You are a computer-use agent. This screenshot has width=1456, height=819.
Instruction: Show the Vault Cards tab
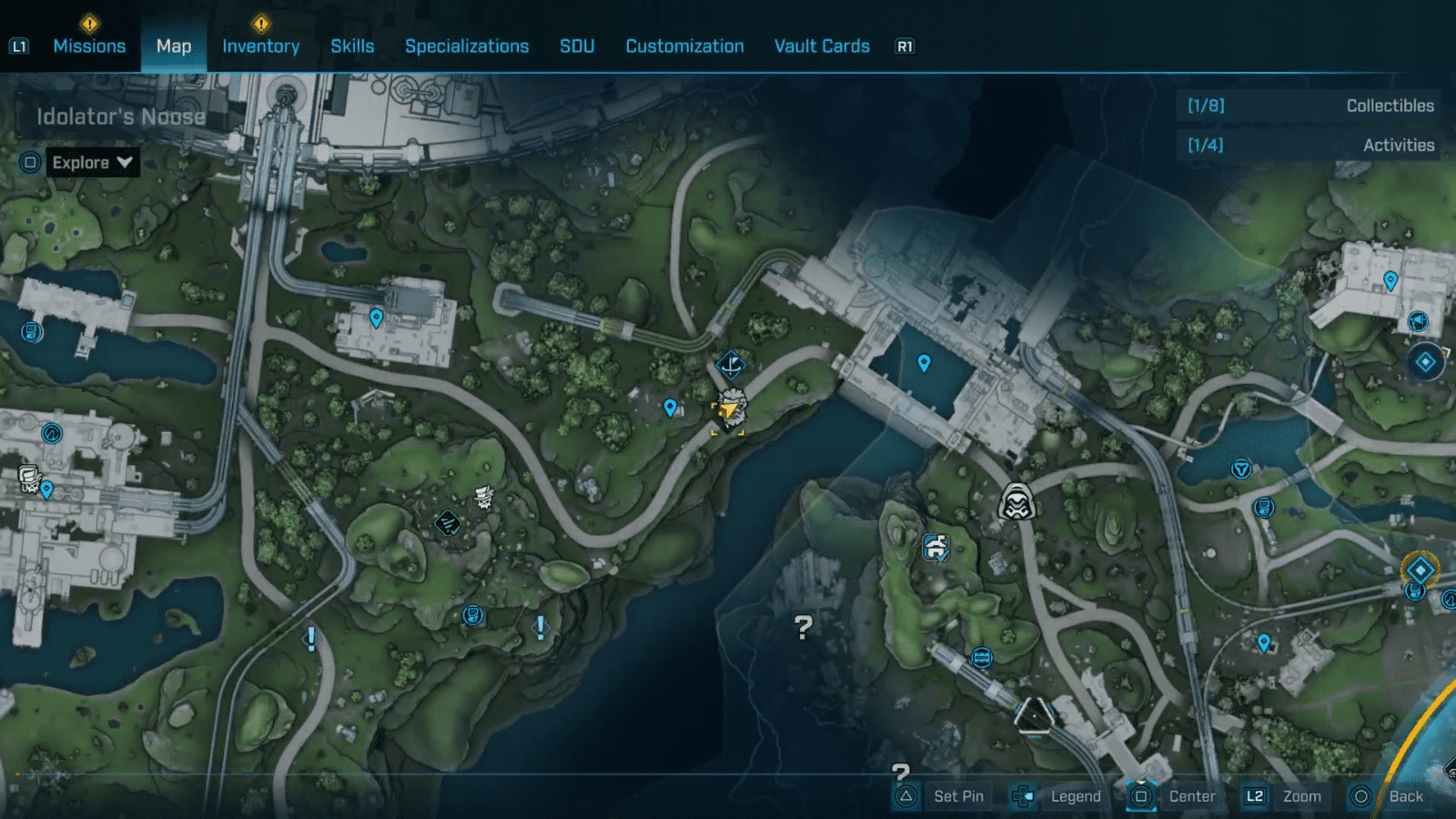coord(822,46)
